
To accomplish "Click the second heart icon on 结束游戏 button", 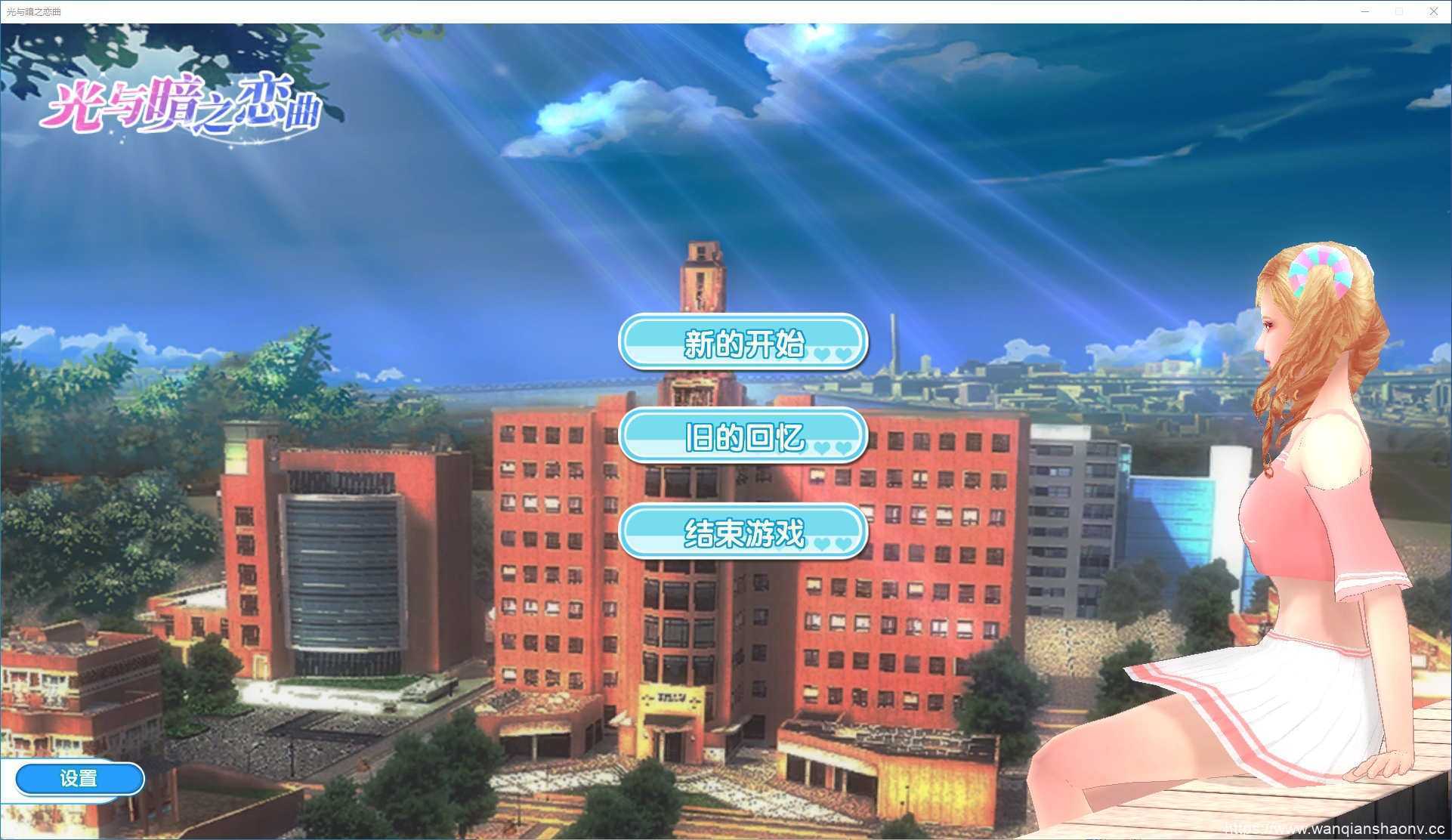I will coord(843,542).
